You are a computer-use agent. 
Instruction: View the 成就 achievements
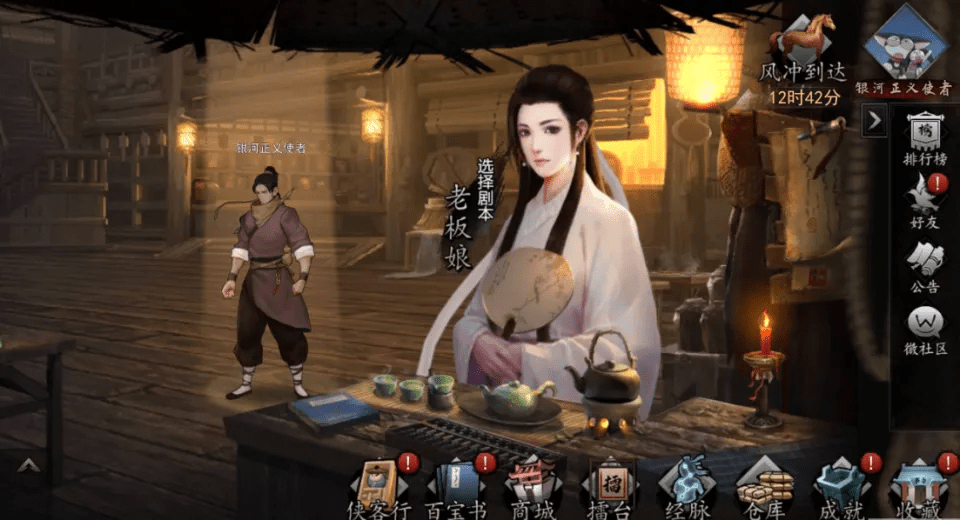pos(839,488)
